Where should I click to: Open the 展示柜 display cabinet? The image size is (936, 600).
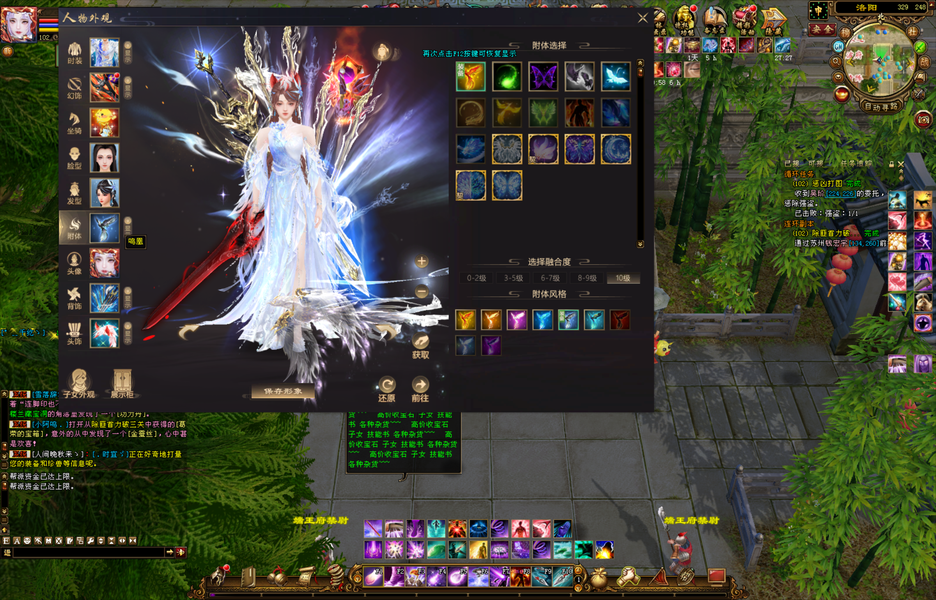point(122,383)
